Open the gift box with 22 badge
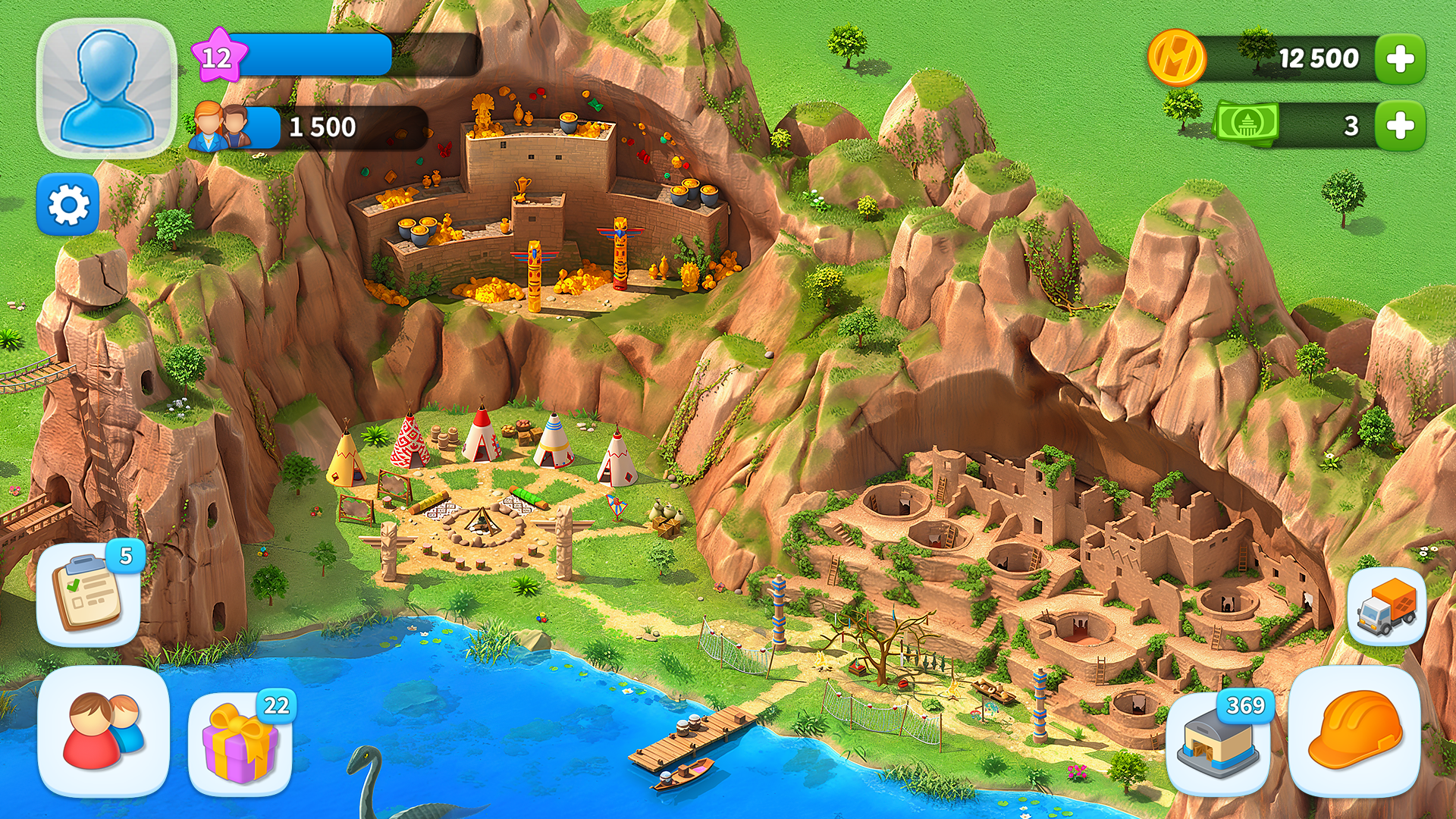 (240, 742)
